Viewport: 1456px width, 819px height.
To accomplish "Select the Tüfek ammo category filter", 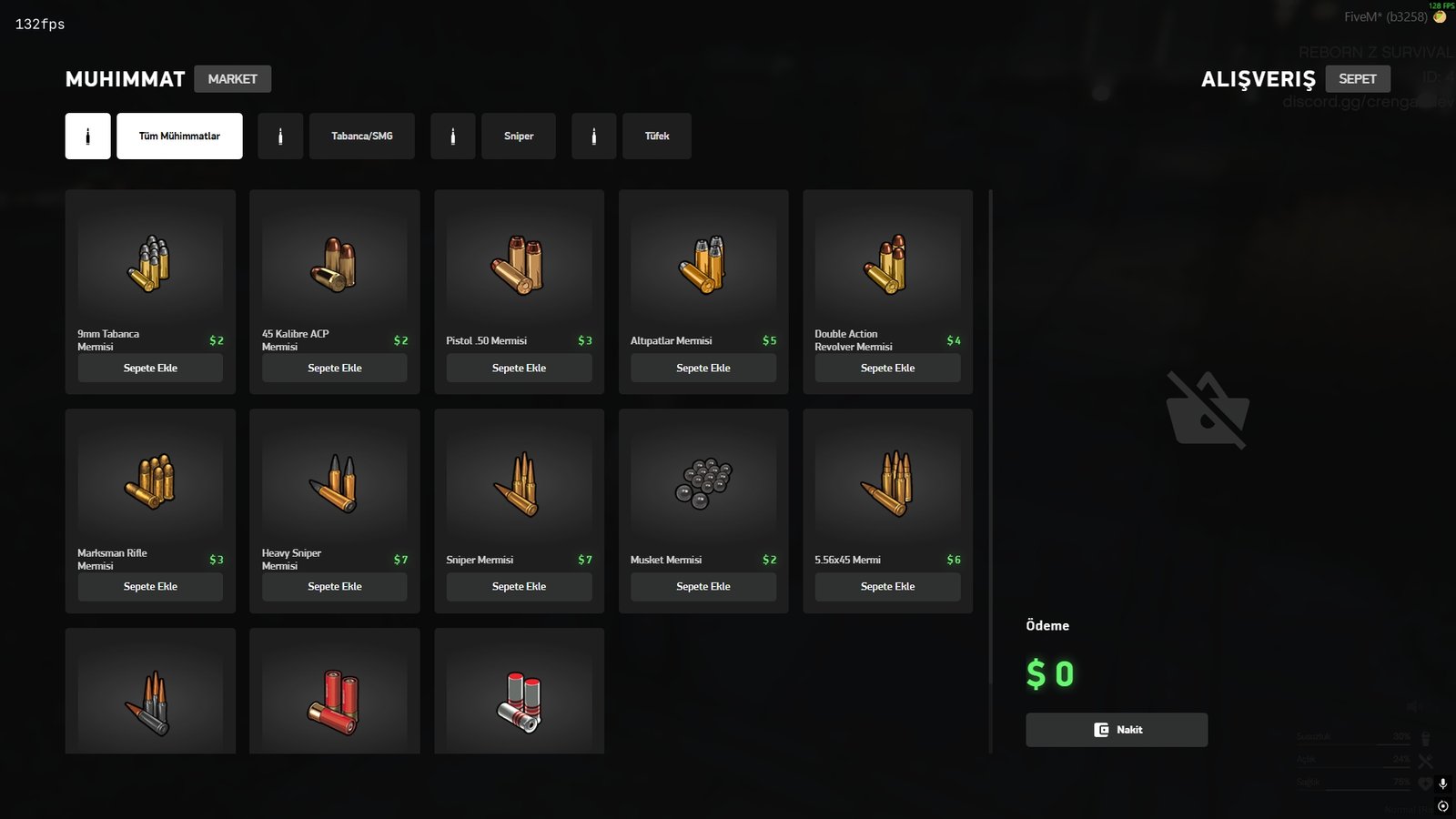I will tap(657, 136).
